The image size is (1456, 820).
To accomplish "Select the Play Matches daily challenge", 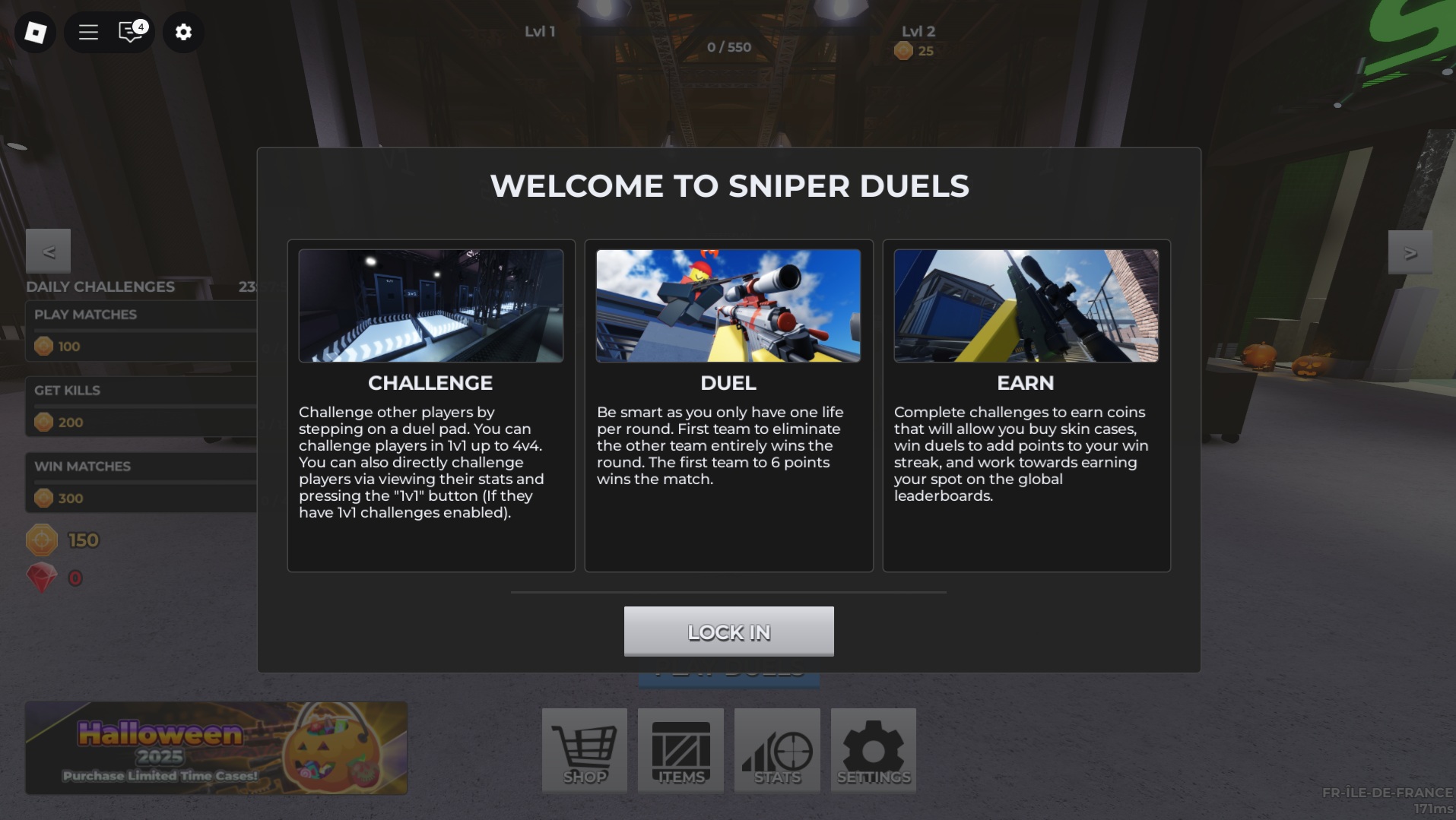I will tap(141, 331).
